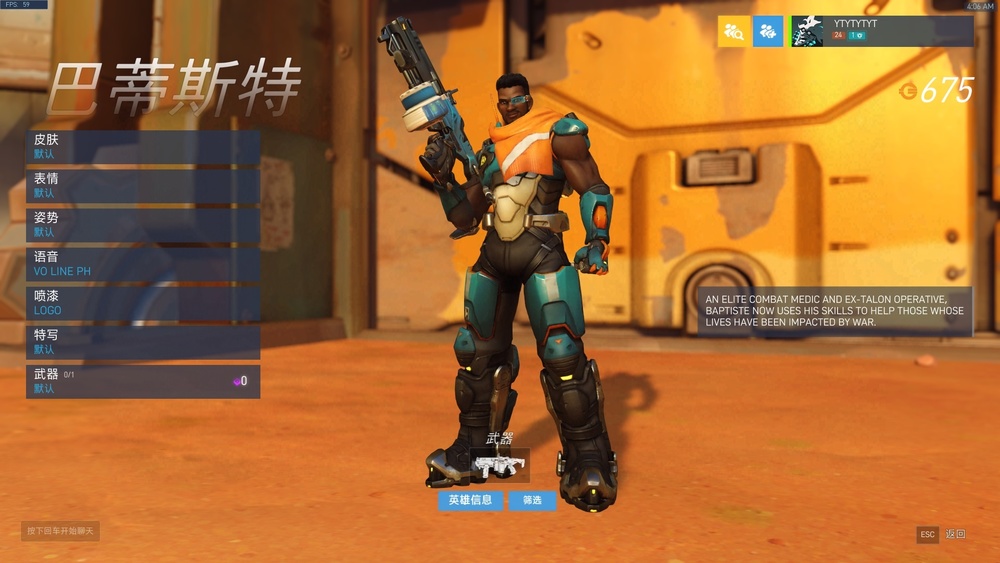The image size is (1000, 563).
Task: Activate the chat box at bottom left
Action: tap(61, 531)
